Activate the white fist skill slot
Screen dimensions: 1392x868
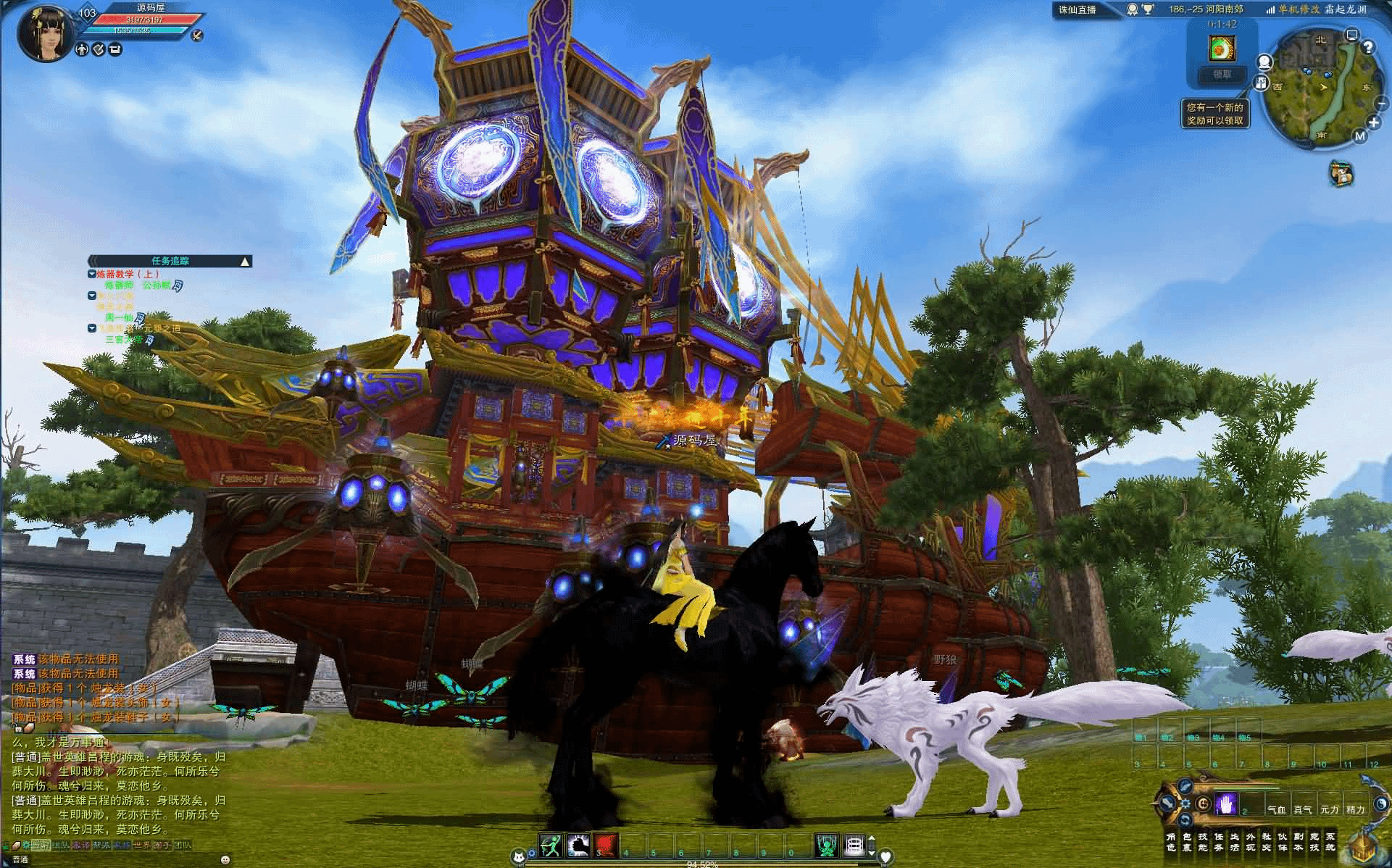(579, 845)
